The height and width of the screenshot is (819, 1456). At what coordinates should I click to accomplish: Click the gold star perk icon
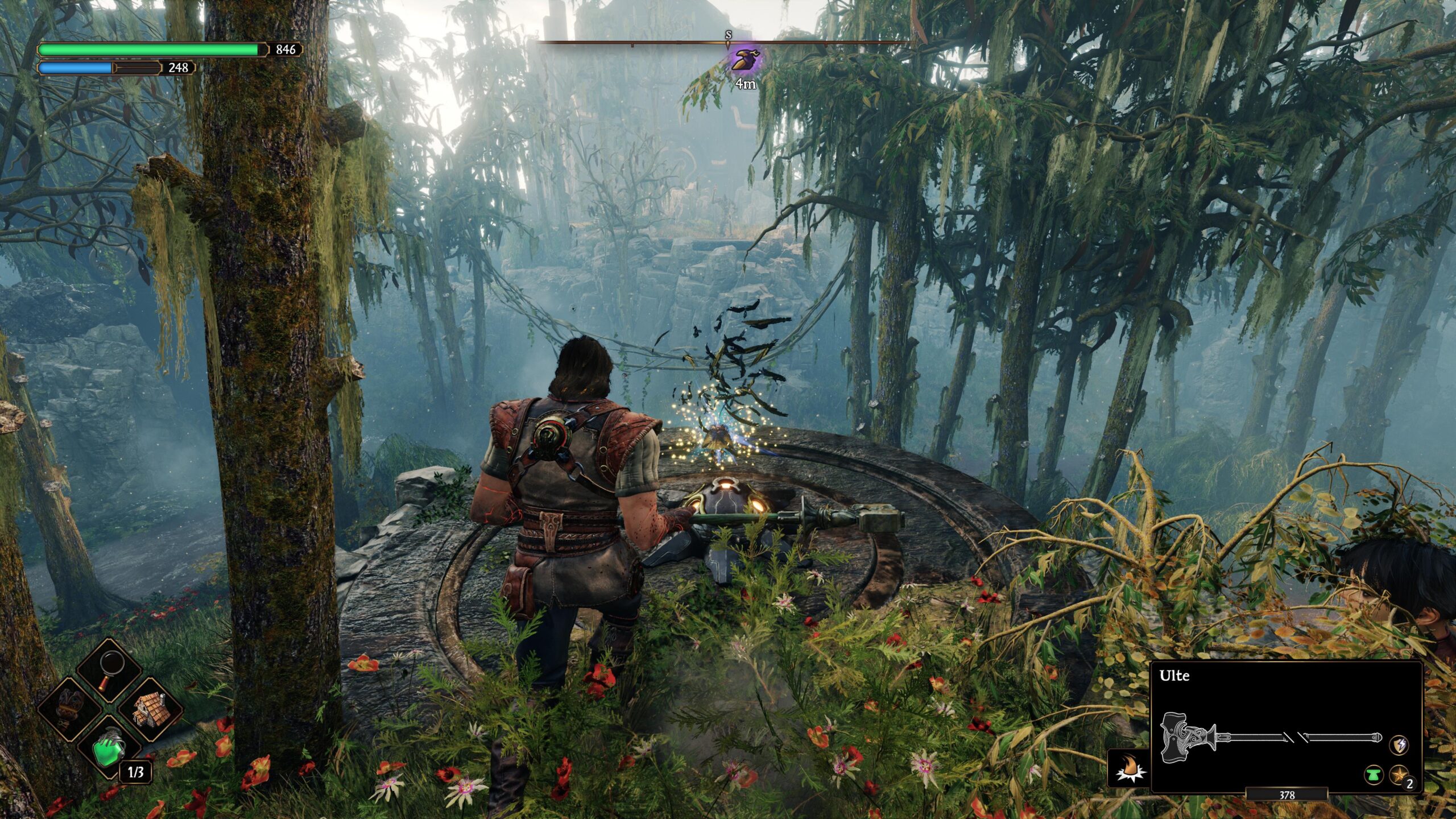tap(1399, 775)
